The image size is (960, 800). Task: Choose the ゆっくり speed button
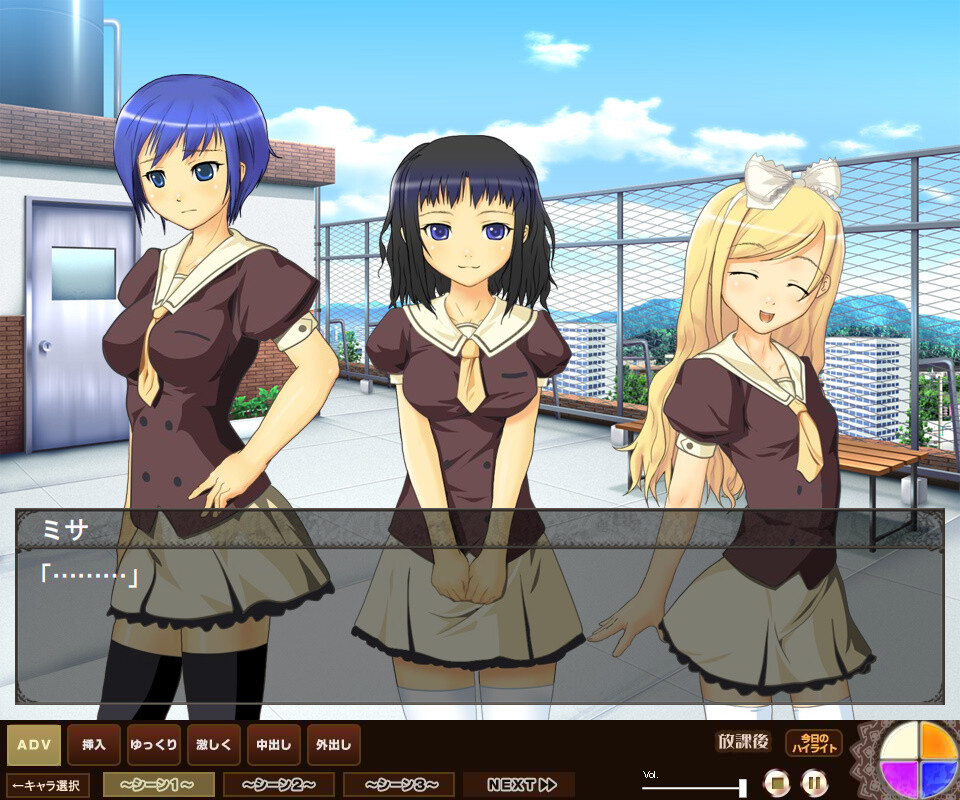(154, 745)
